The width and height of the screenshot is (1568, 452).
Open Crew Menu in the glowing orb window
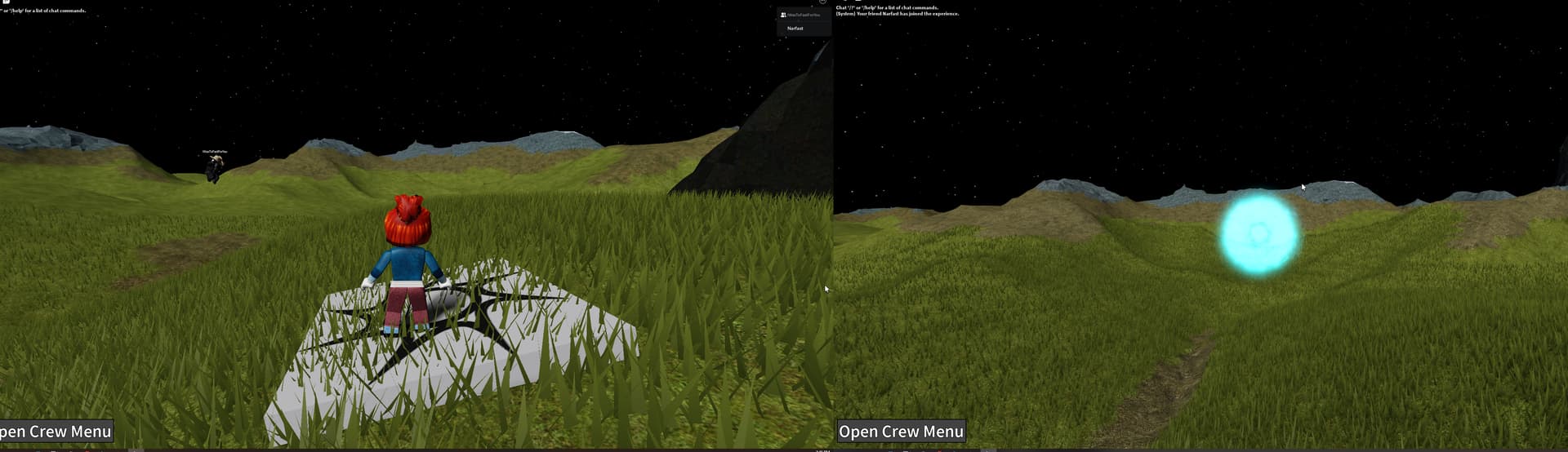[901, 432]
